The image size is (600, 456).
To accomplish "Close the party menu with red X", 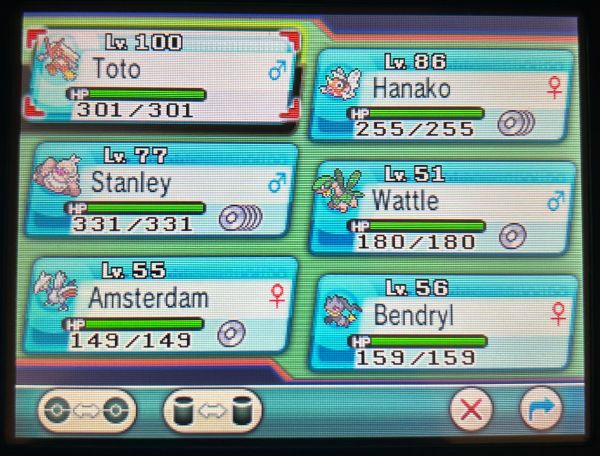I will tap(472, 409).
